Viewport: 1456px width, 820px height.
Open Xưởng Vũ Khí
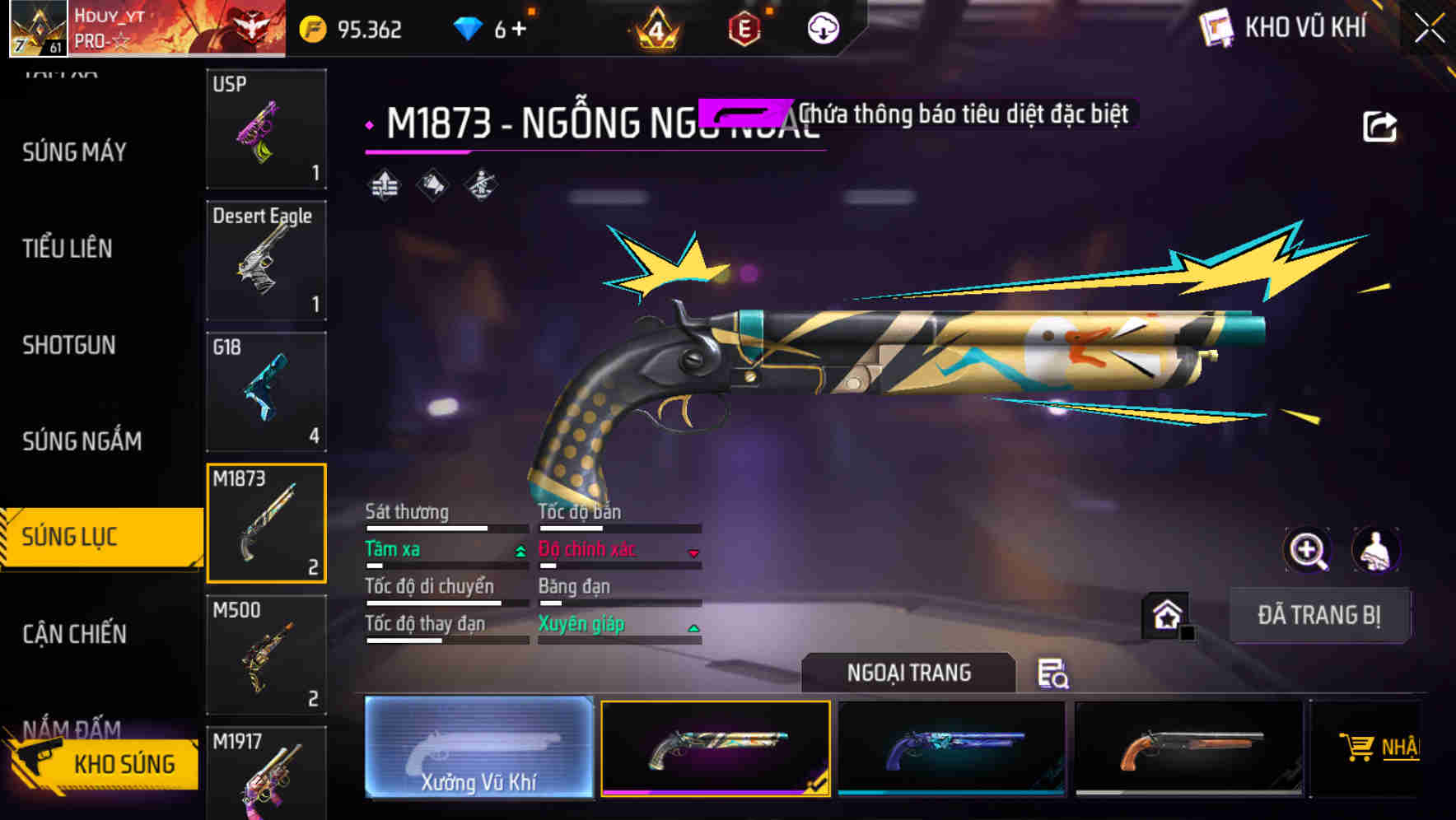(479, 747)
